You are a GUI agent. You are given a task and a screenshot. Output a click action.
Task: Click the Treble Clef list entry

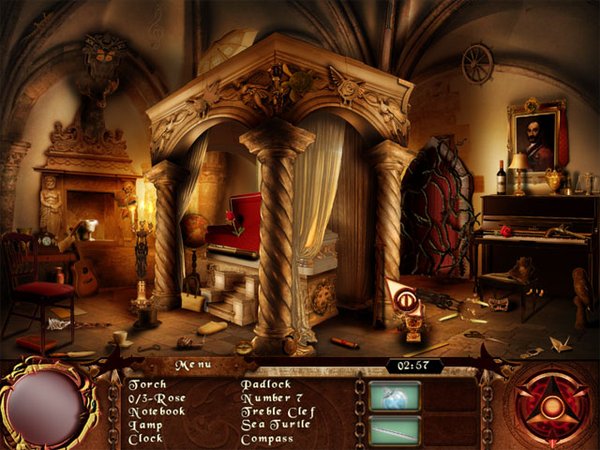click(278, 411)
